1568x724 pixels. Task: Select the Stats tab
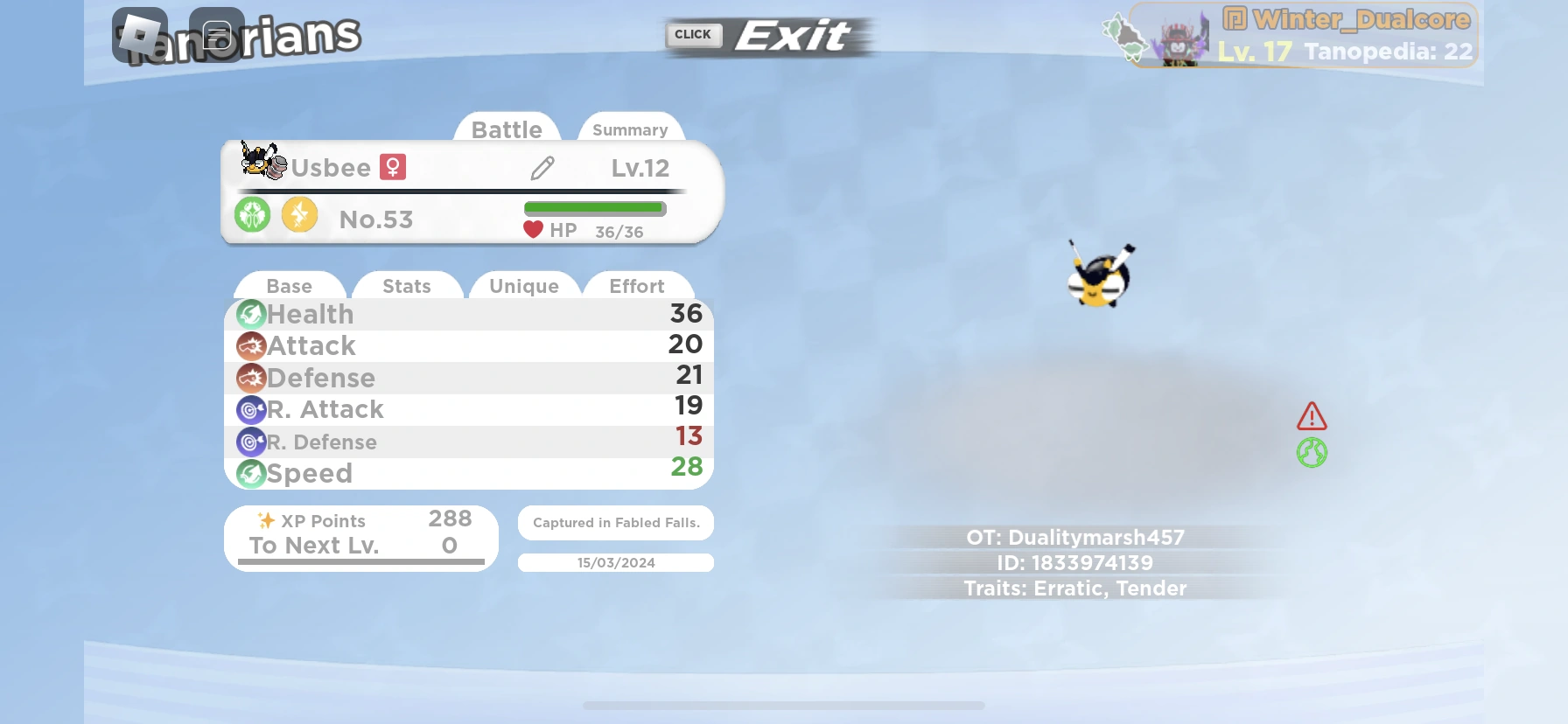pyautogui.click(x=406, y=286)
